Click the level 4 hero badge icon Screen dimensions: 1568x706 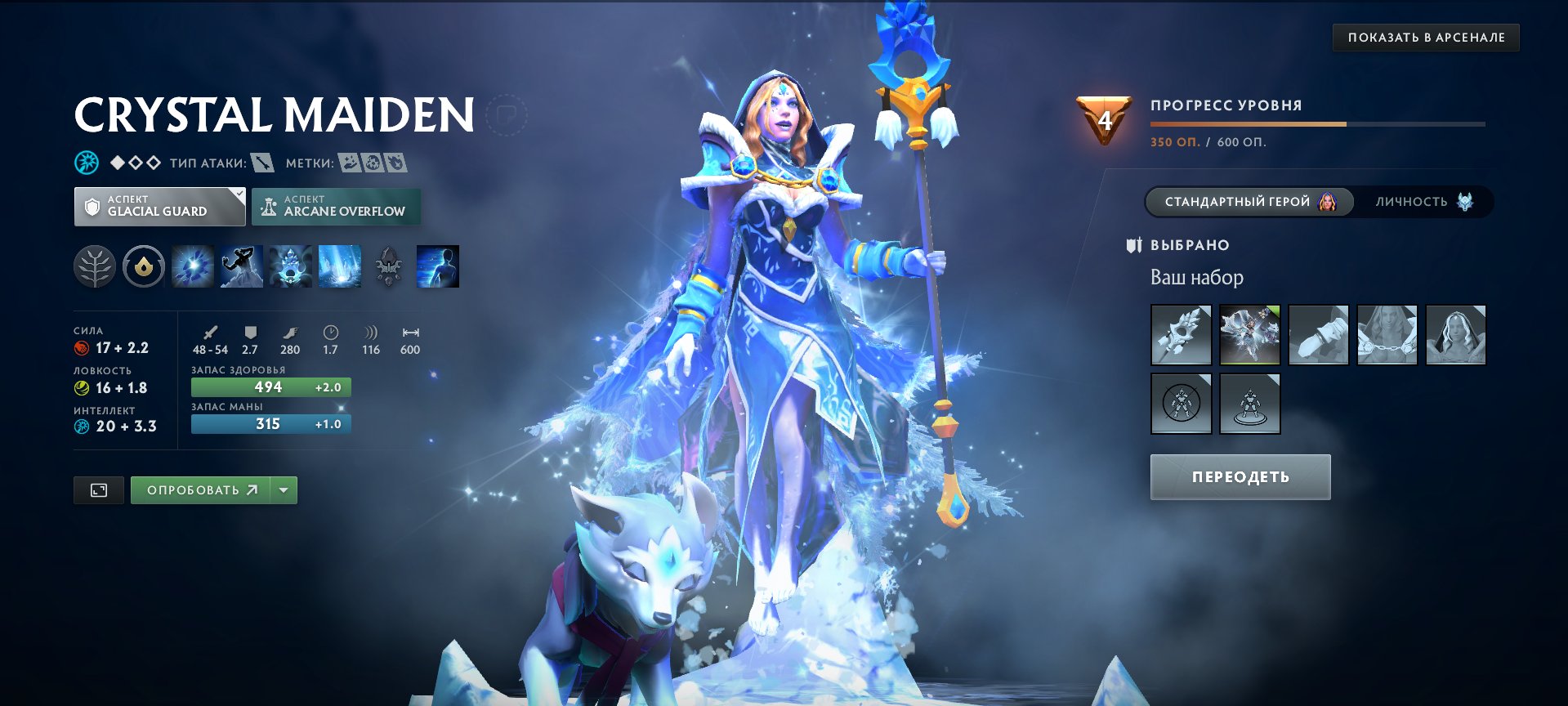[1103, 121]
